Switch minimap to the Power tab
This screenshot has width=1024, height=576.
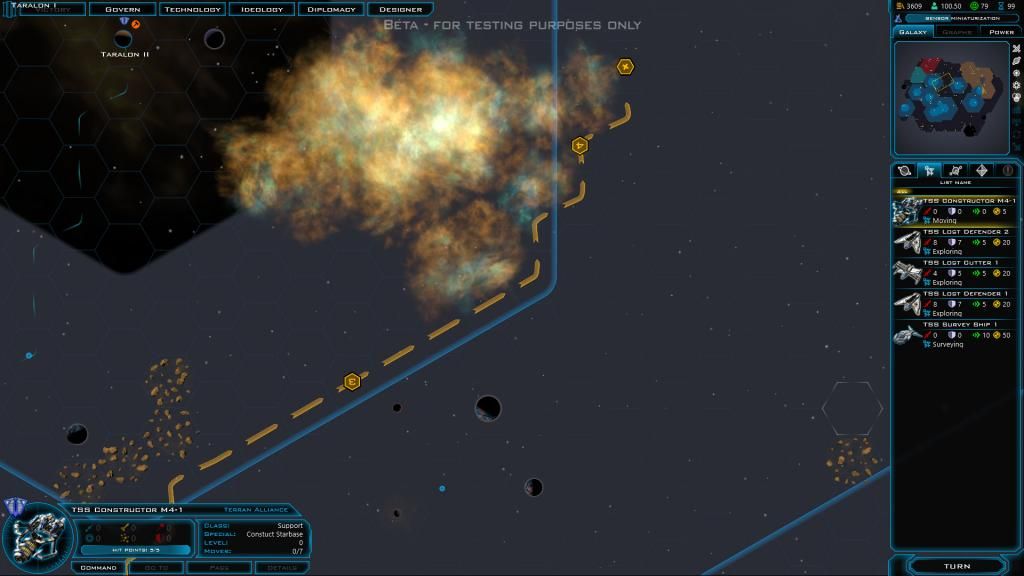click(x=1001, y=32)
